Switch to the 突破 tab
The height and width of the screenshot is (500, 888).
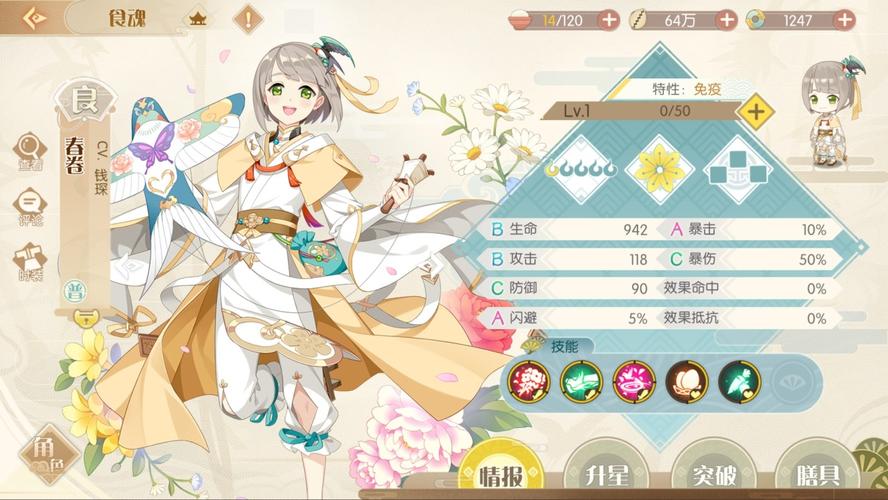(713, 473)
